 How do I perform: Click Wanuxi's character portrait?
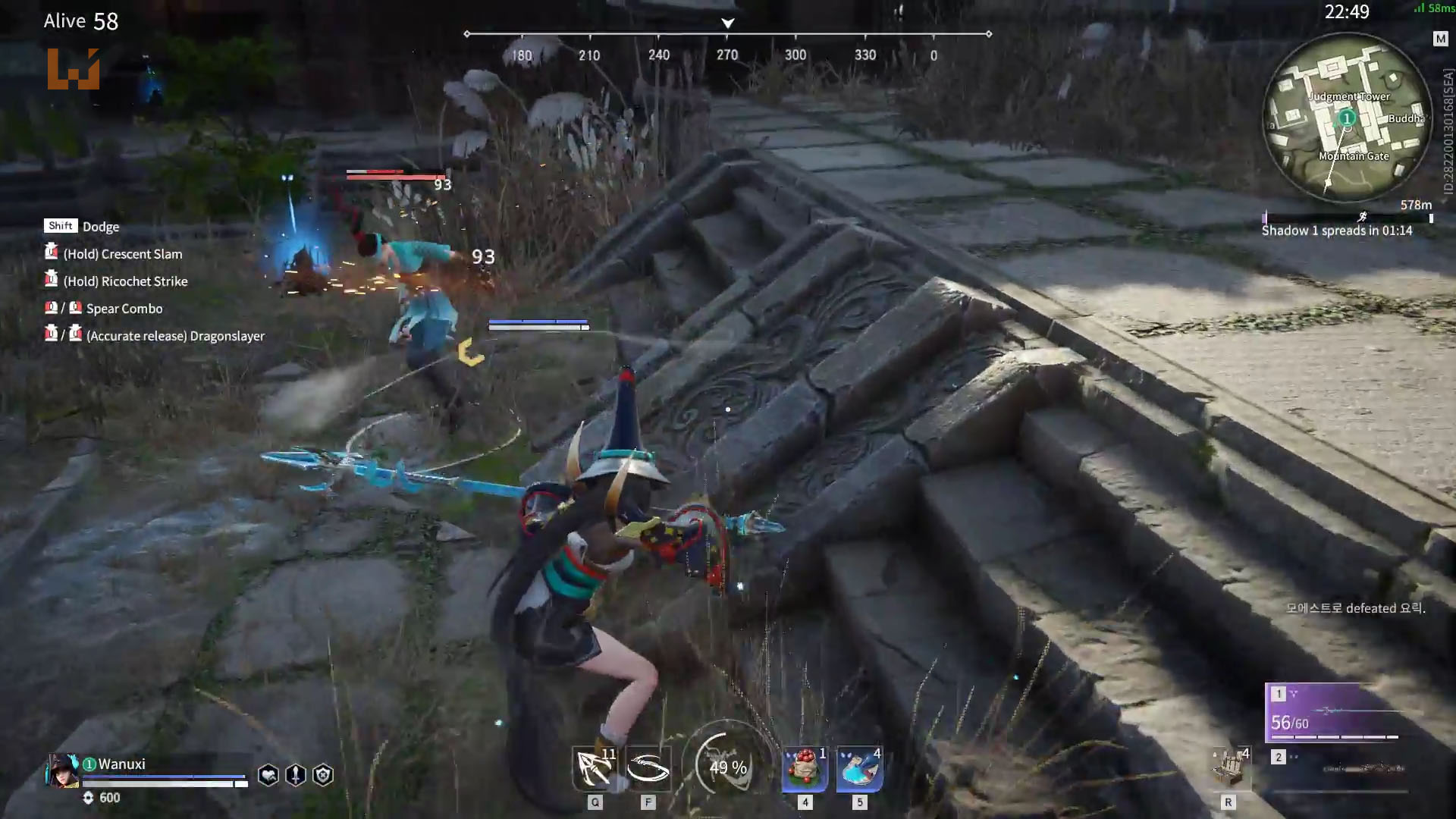click(62, 770)
